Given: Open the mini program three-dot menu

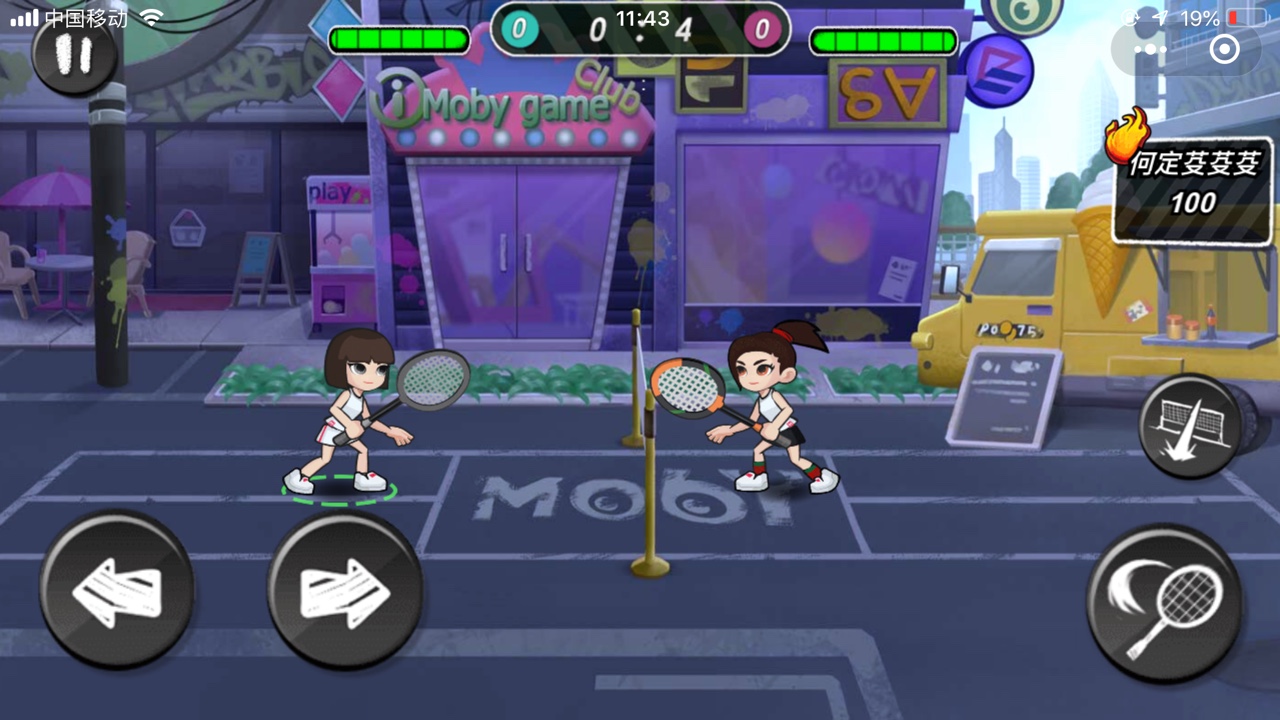Looking at the screenshot, I should tap(1150, 48).
